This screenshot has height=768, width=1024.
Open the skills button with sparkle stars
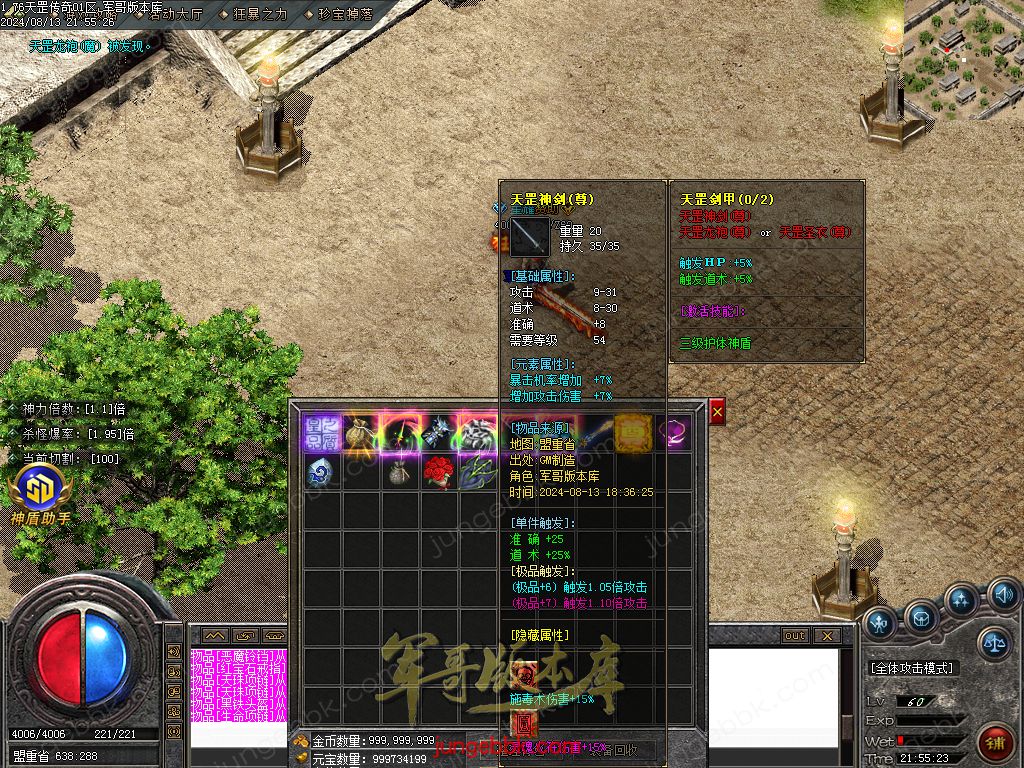tap(962, 600)
